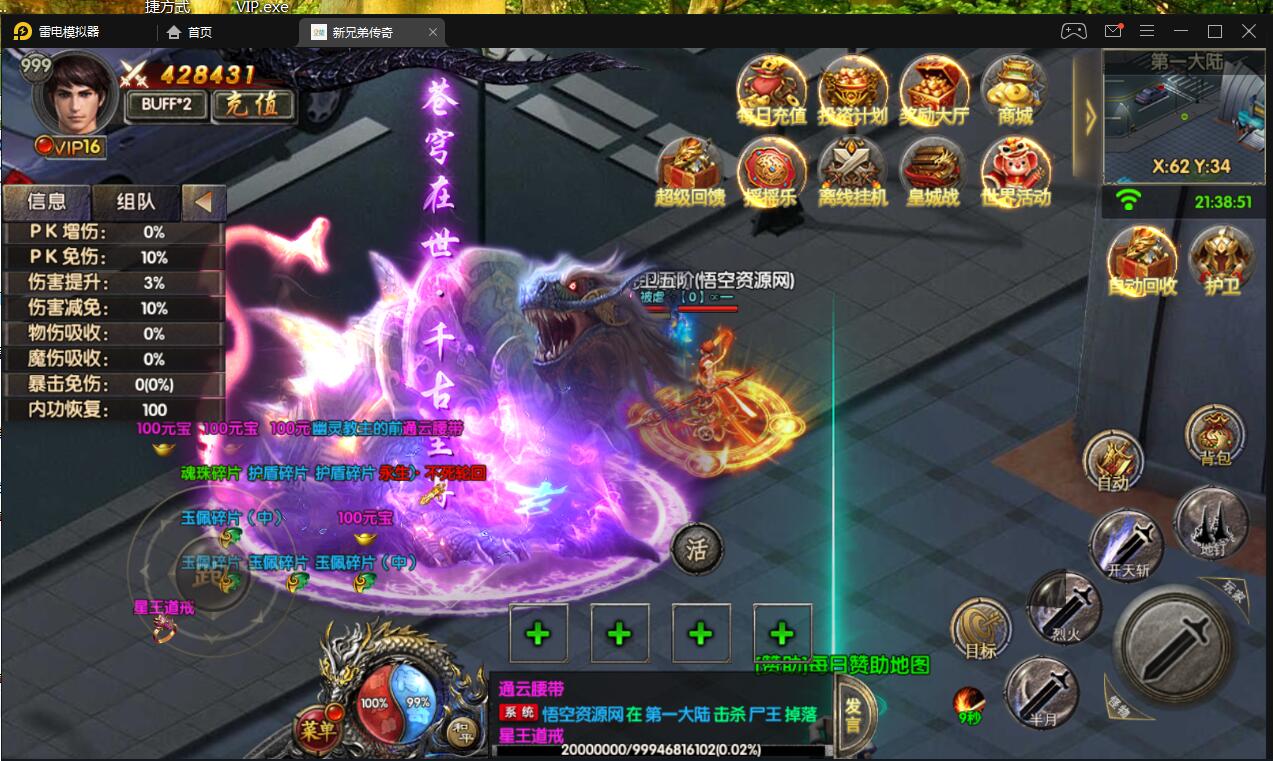Close the 新兄弟传奇 emulator tab
Image resolution: width=1273 pixels, height=761 pixels.
tap(433, 32)
